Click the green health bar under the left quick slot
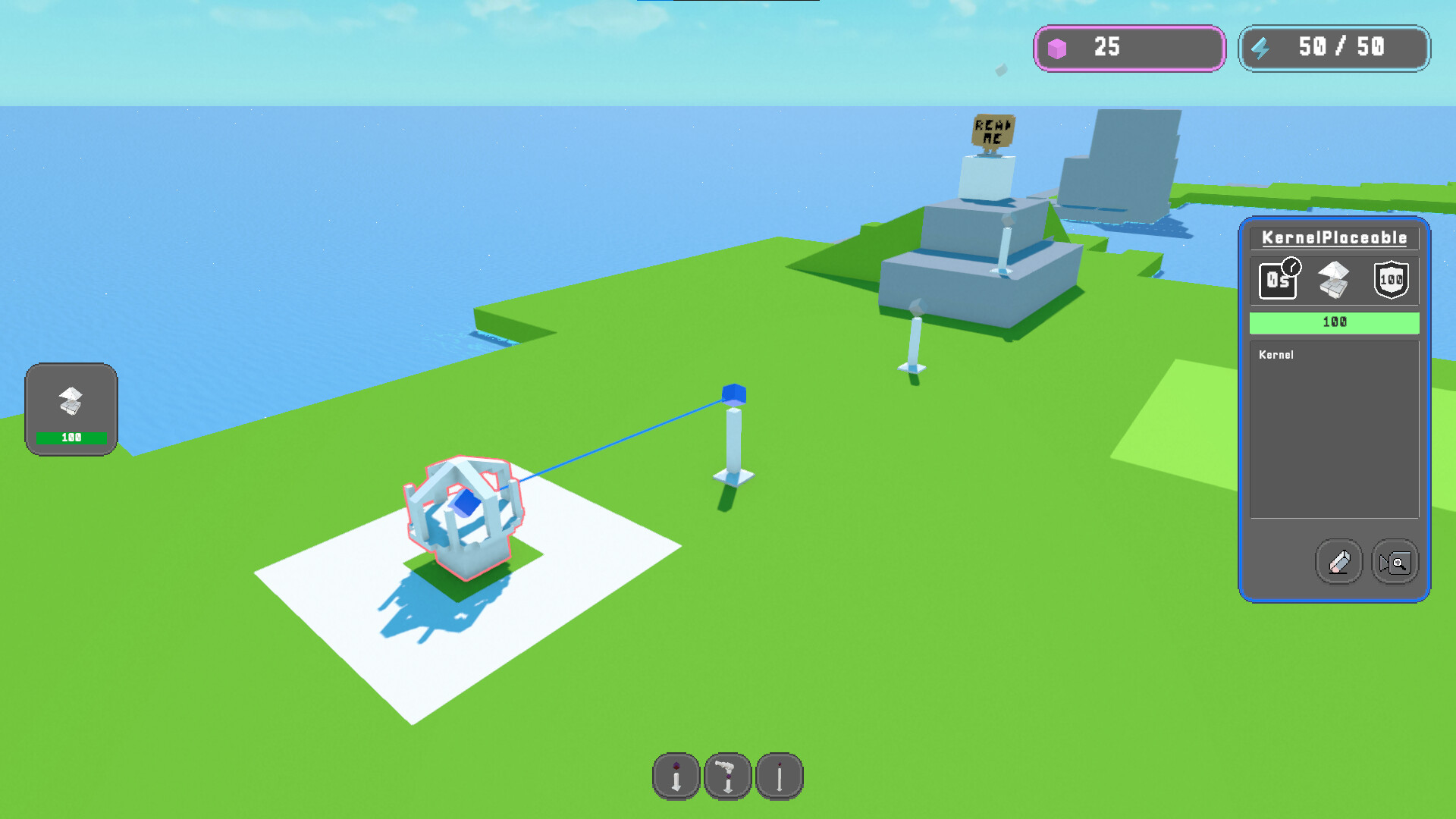This screenshot has width=1456, height=819. [71, 438]
